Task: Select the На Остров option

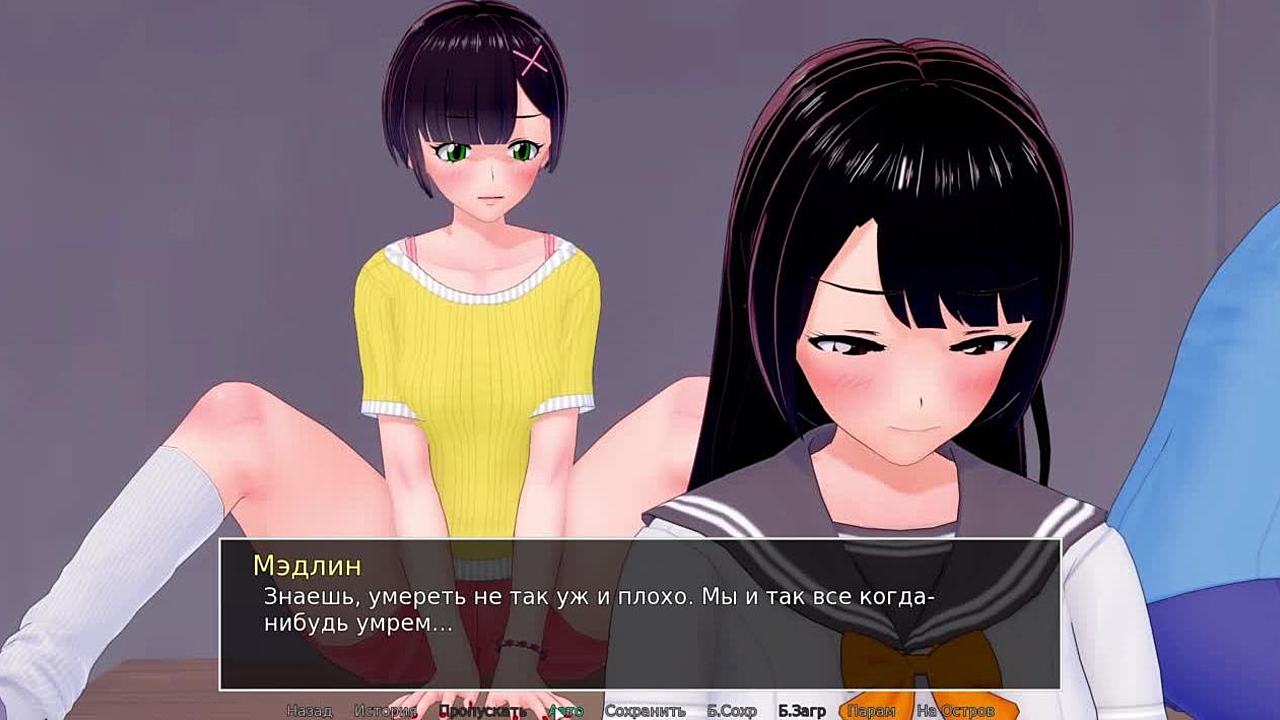Action: (955, 711)
